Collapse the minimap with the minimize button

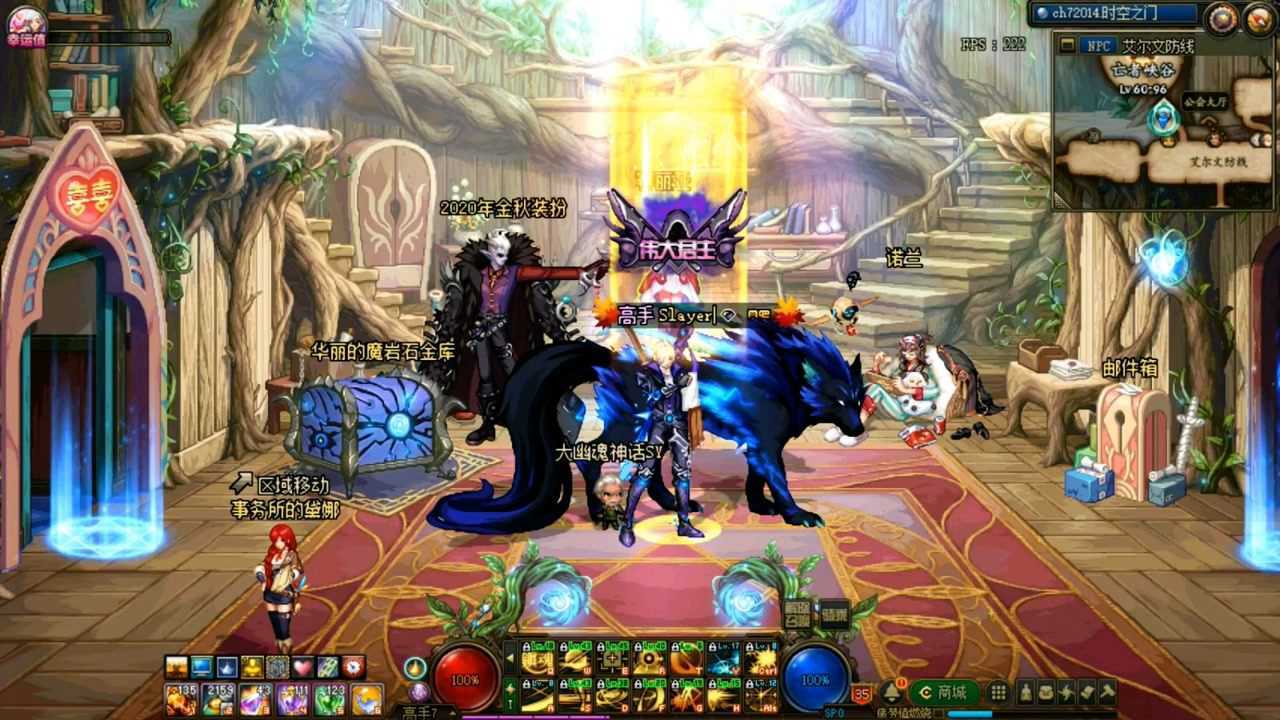click(x=1068, y=45)
